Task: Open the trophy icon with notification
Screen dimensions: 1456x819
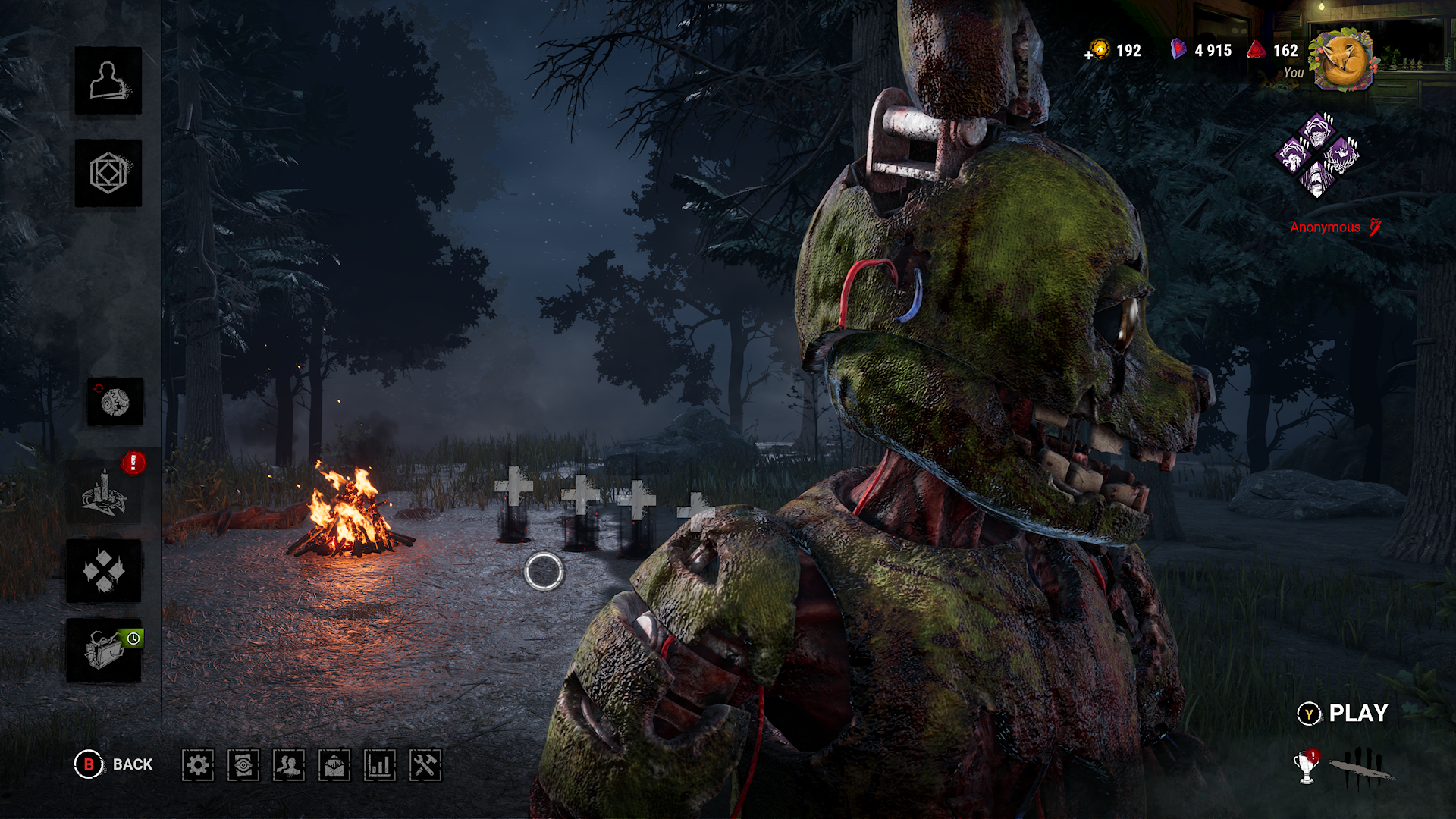Action: (1306, 767)
